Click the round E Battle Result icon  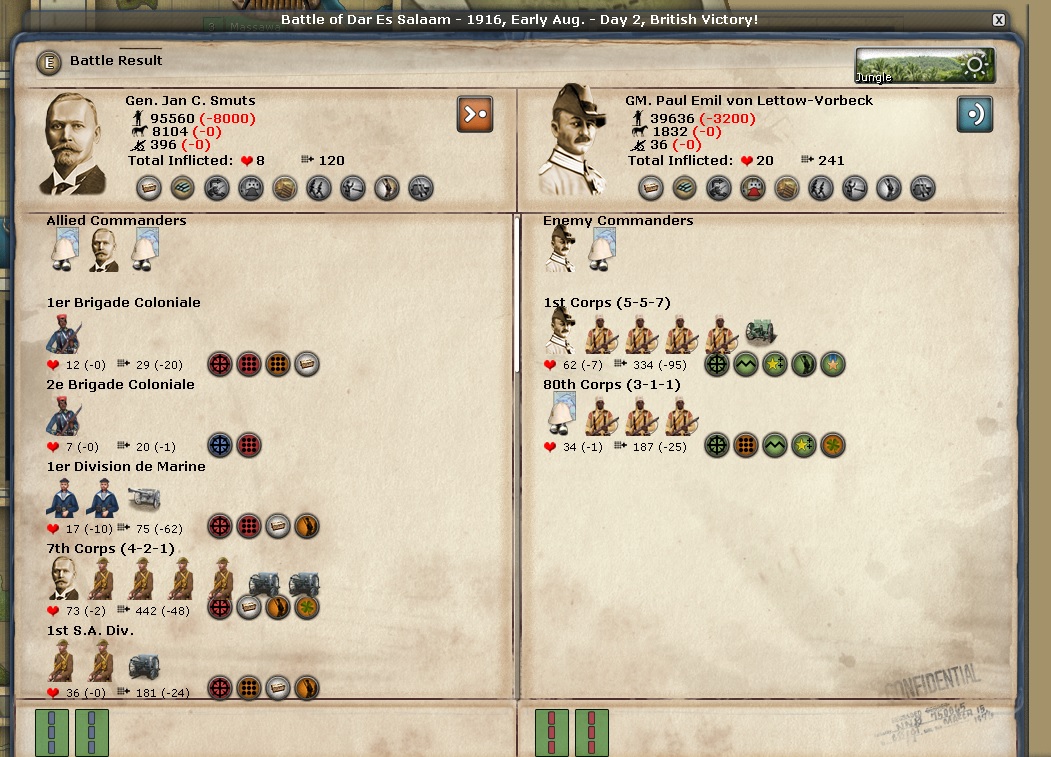coord(48,62)
